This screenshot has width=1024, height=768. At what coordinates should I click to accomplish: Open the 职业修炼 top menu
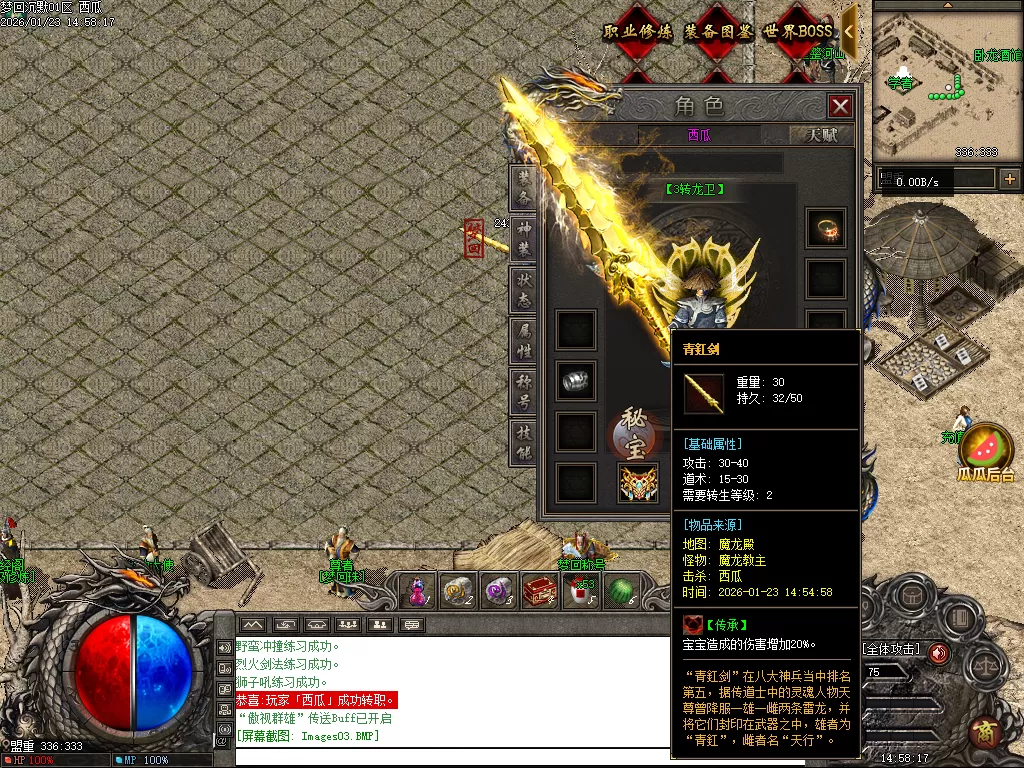(638, 32)
